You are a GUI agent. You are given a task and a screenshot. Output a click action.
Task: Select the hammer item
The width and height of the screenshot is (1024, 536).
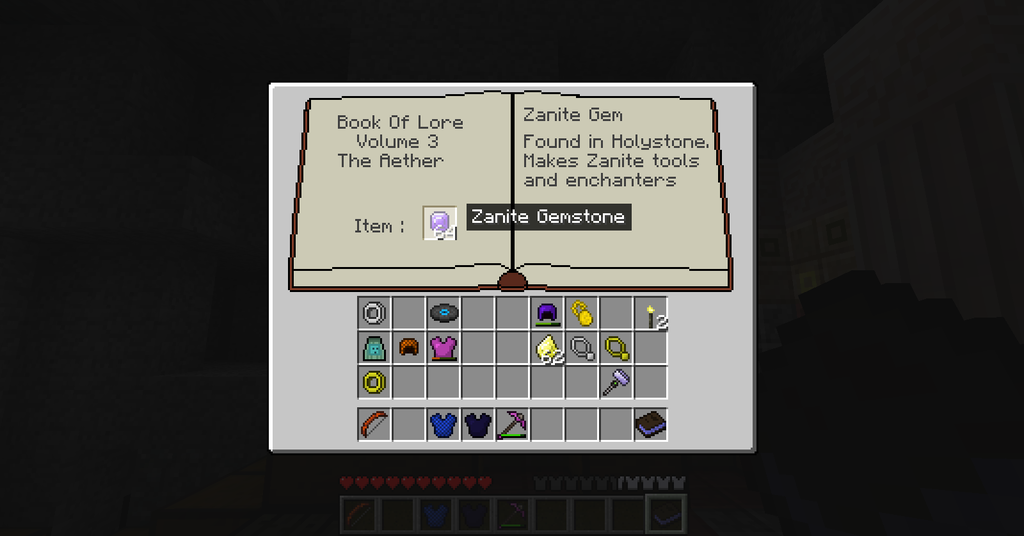click(x=616, y=382)
